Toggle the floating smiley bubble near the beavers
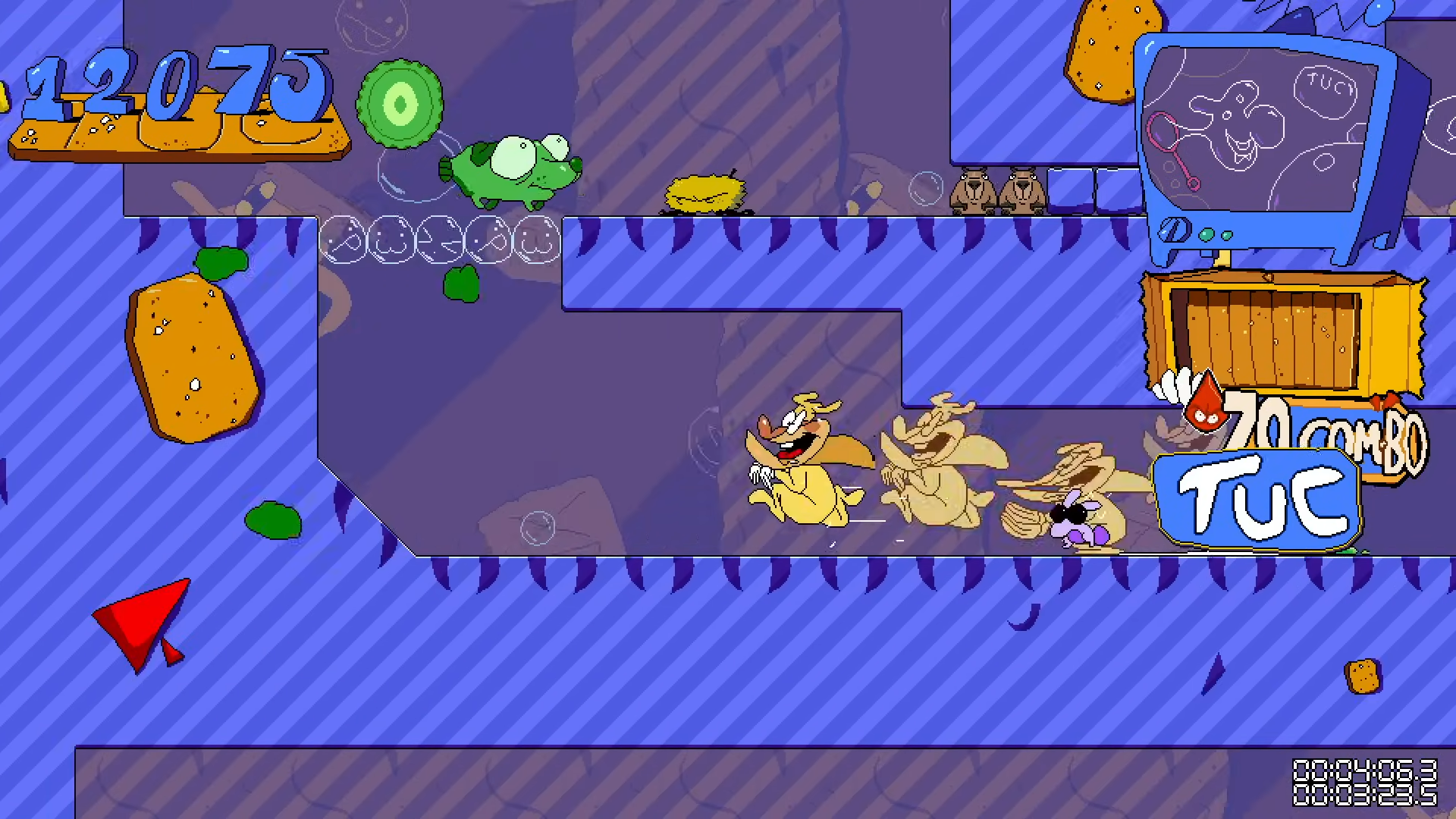 click(x=924, y=190)
